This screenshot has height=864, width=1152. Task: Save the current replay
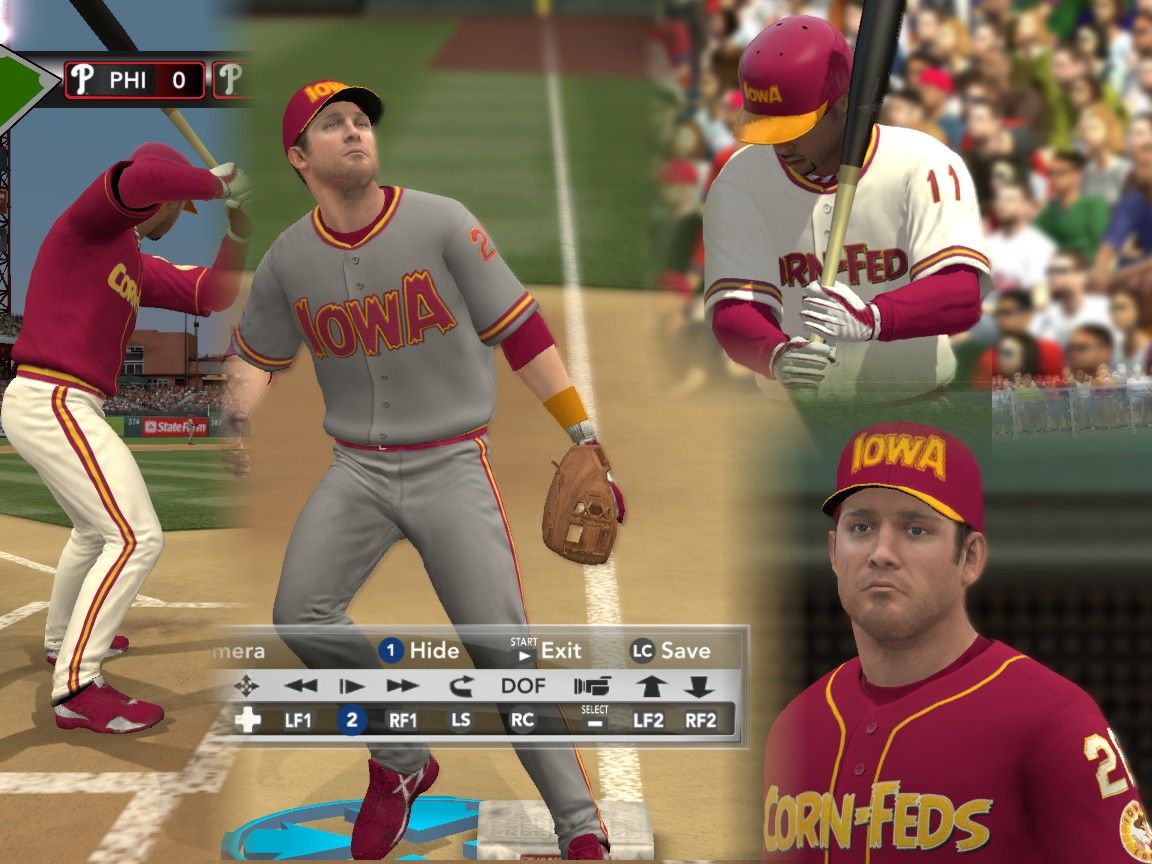[670, 651]
